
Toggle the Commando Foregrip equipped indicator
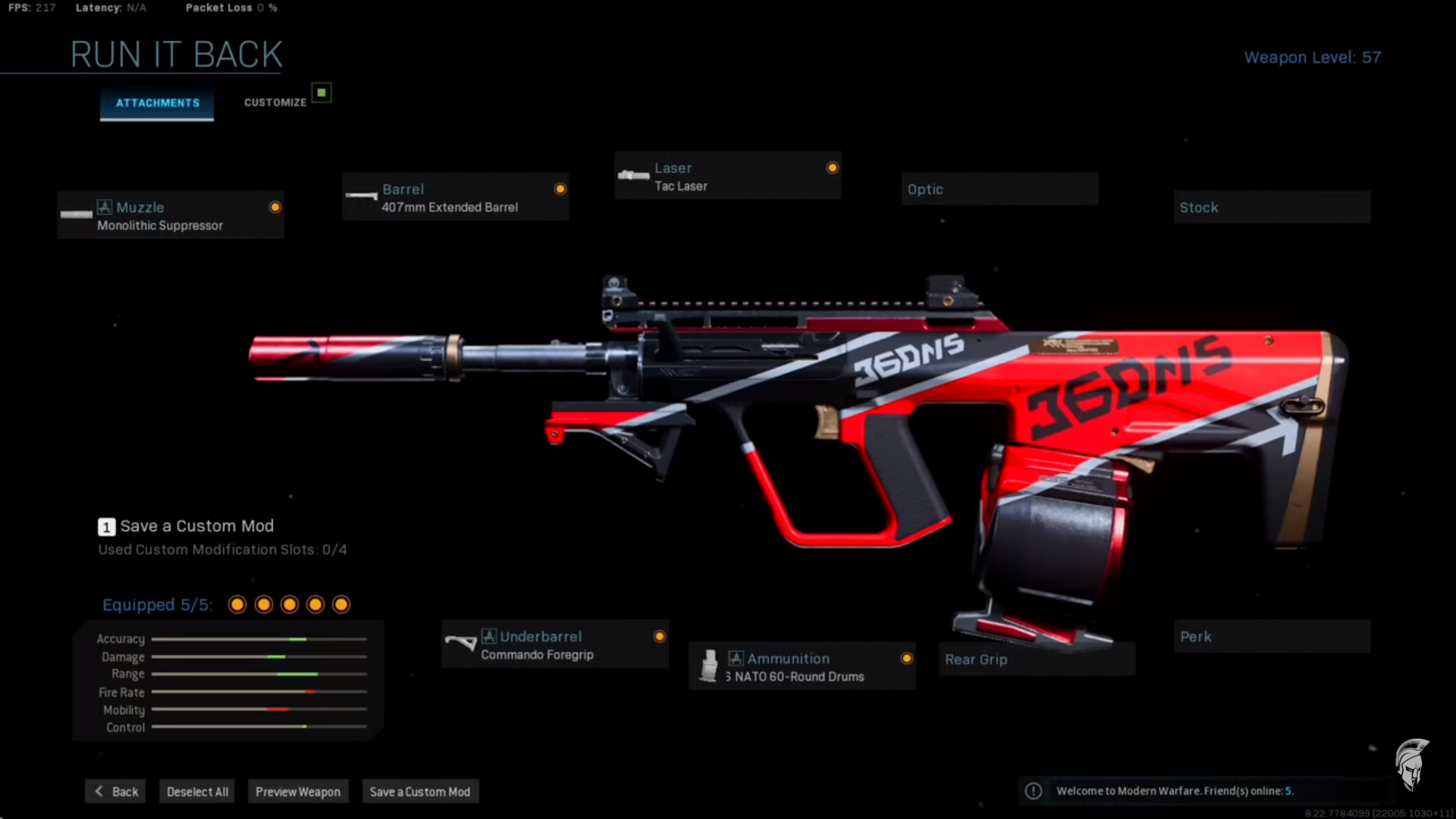click(x=660, y=636)
